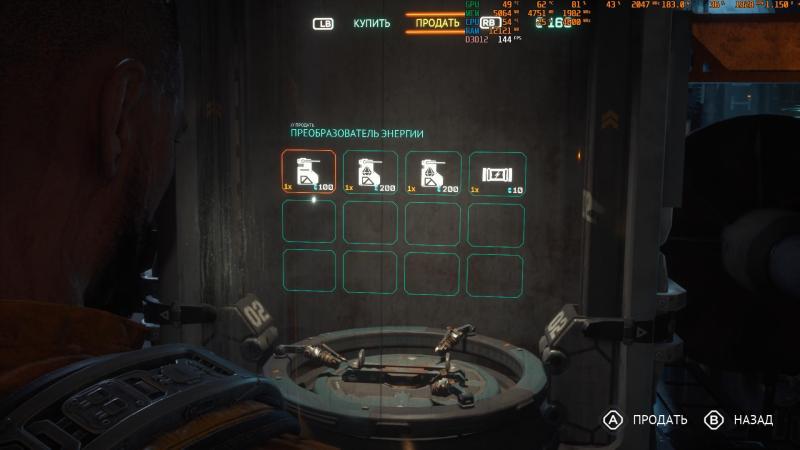The image size is (800, 450).
Task: Select the energy converter priced at 100
Action: point(308,172)
